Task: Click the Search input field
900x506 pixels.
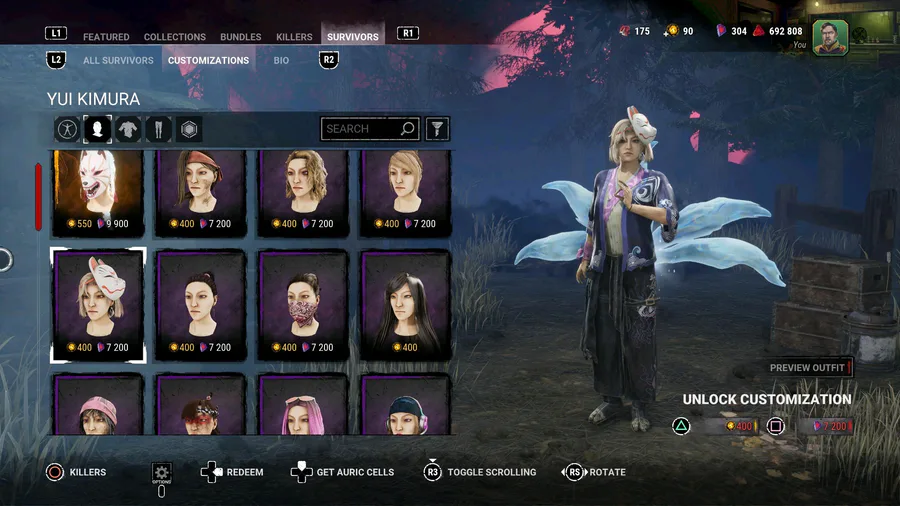Action: [x=361, y=129]
